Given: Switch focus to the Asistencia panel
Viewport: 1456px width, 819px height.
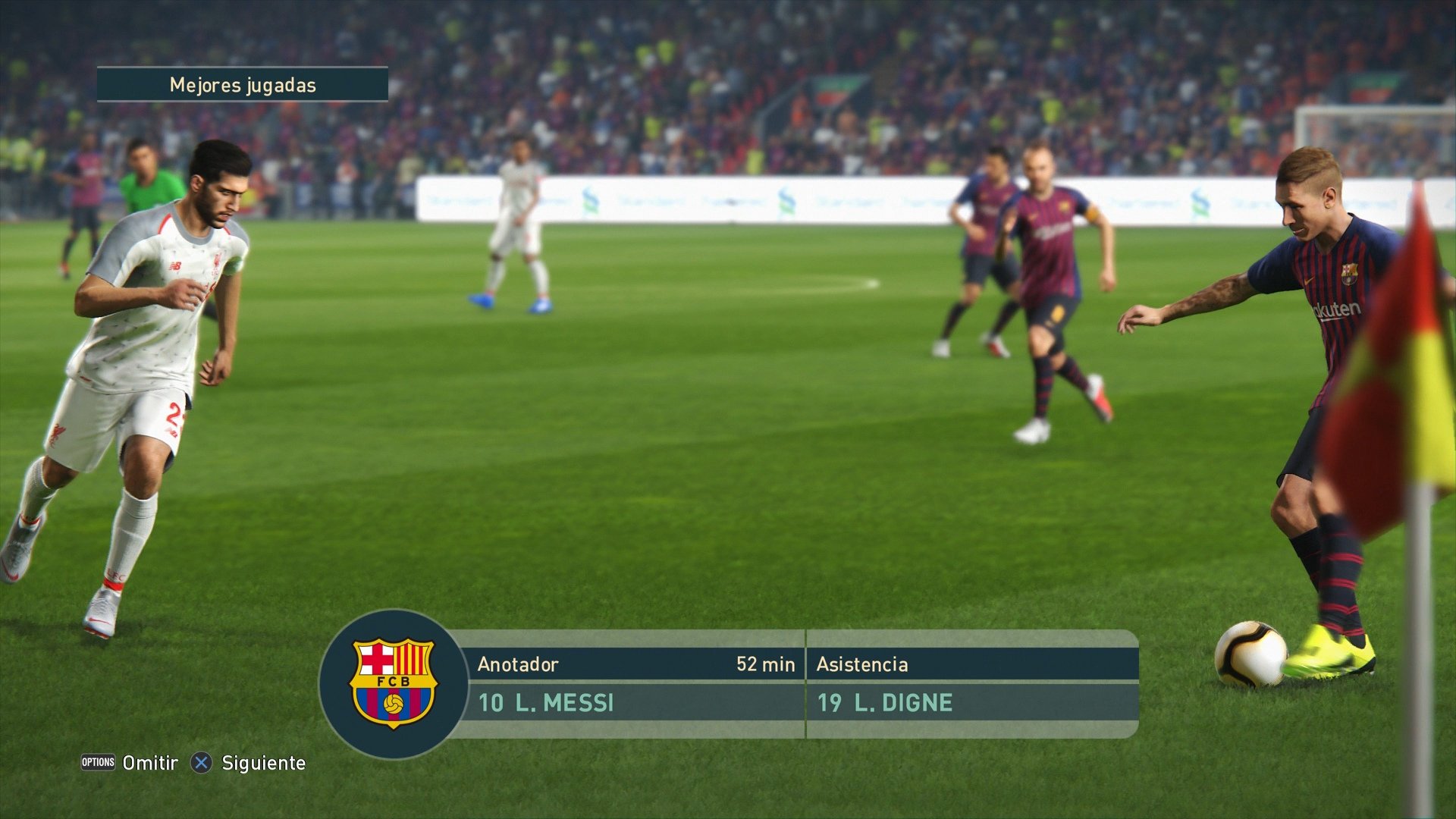Looking at the screenshot, I should 861,665.
